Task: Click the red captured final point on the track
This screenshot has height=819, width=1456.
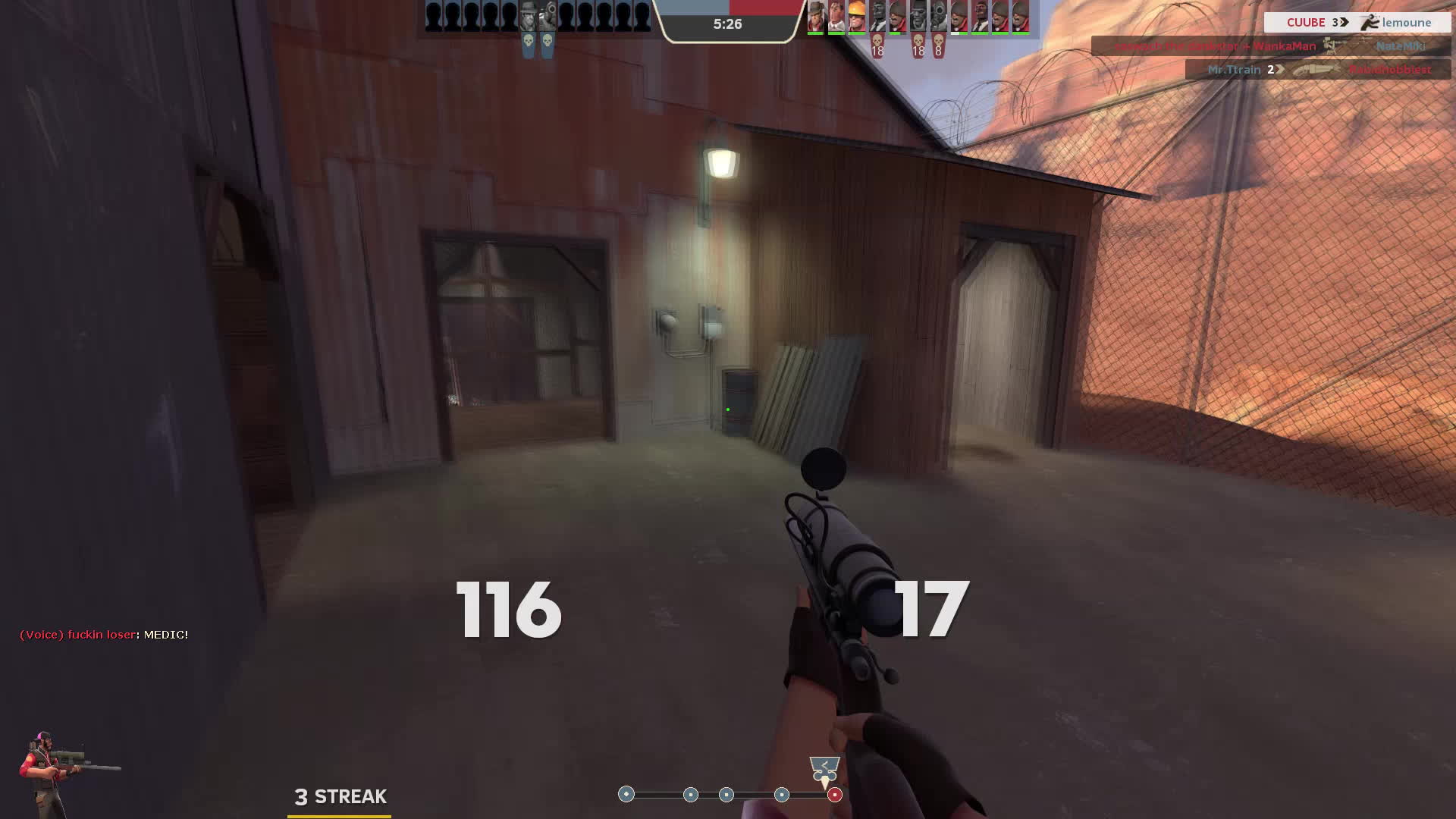Action: [x=834, y=795]
